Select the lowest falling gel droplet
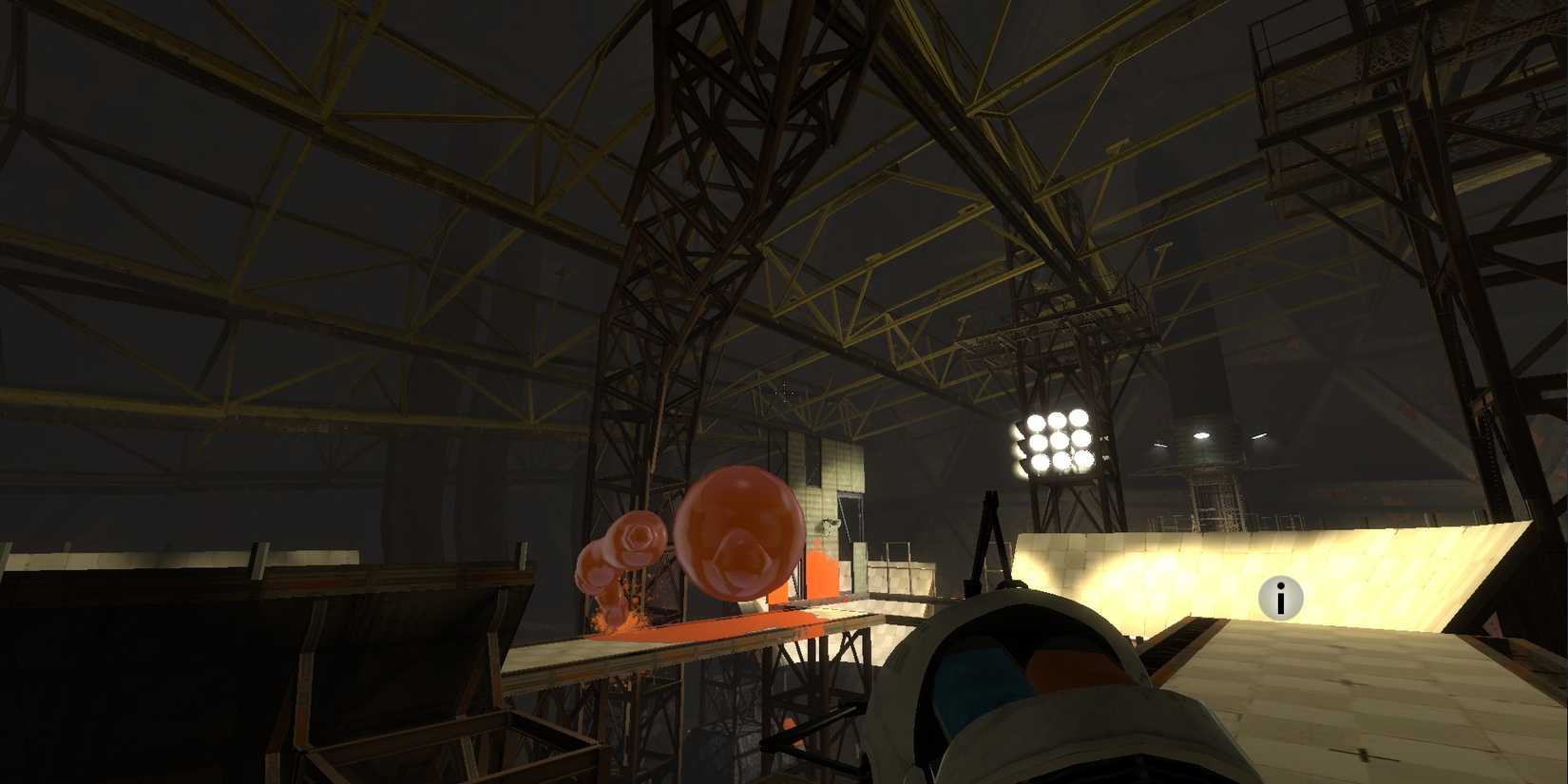1568x784 pixels. (611, 618)
